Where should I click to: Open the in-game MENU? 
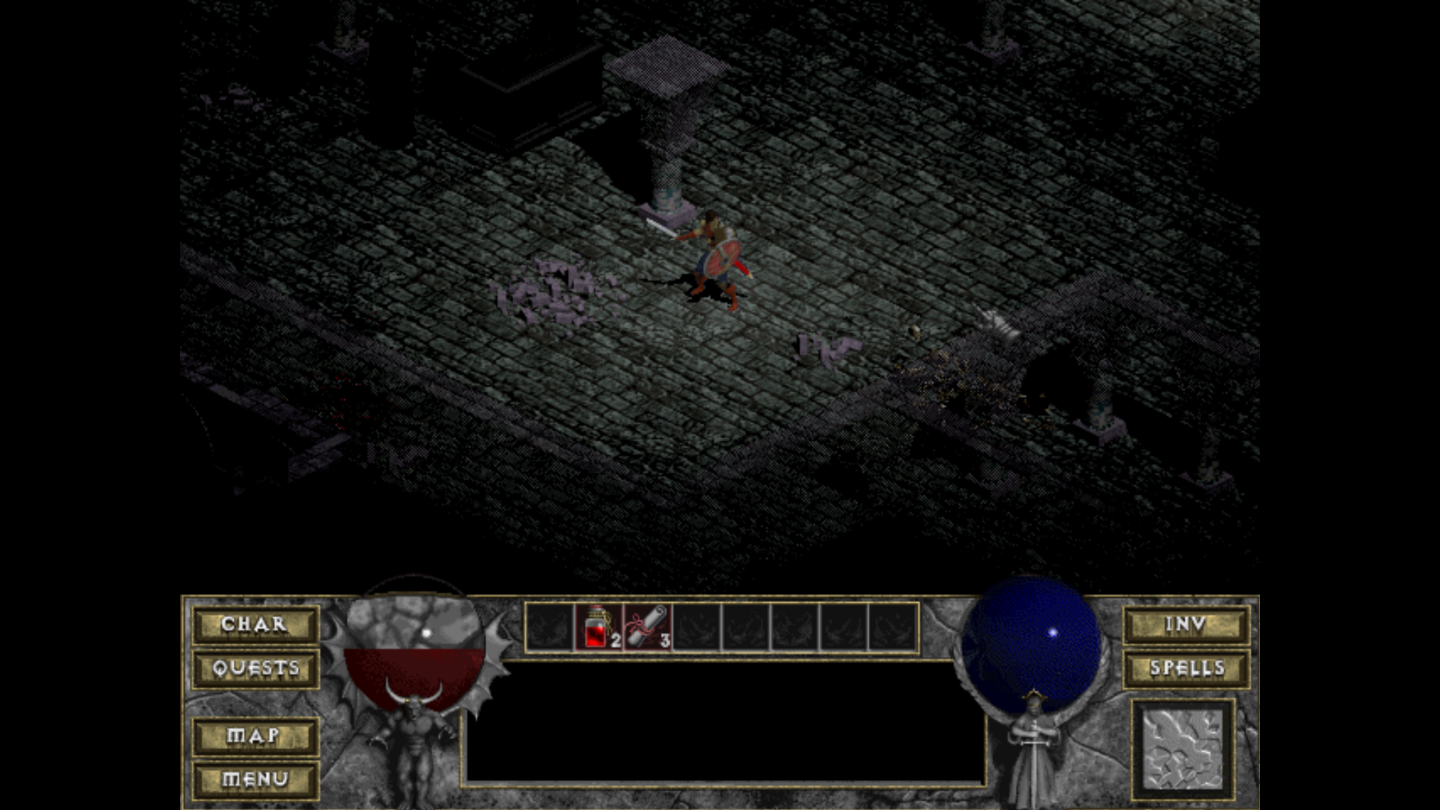tap(254, 777)
